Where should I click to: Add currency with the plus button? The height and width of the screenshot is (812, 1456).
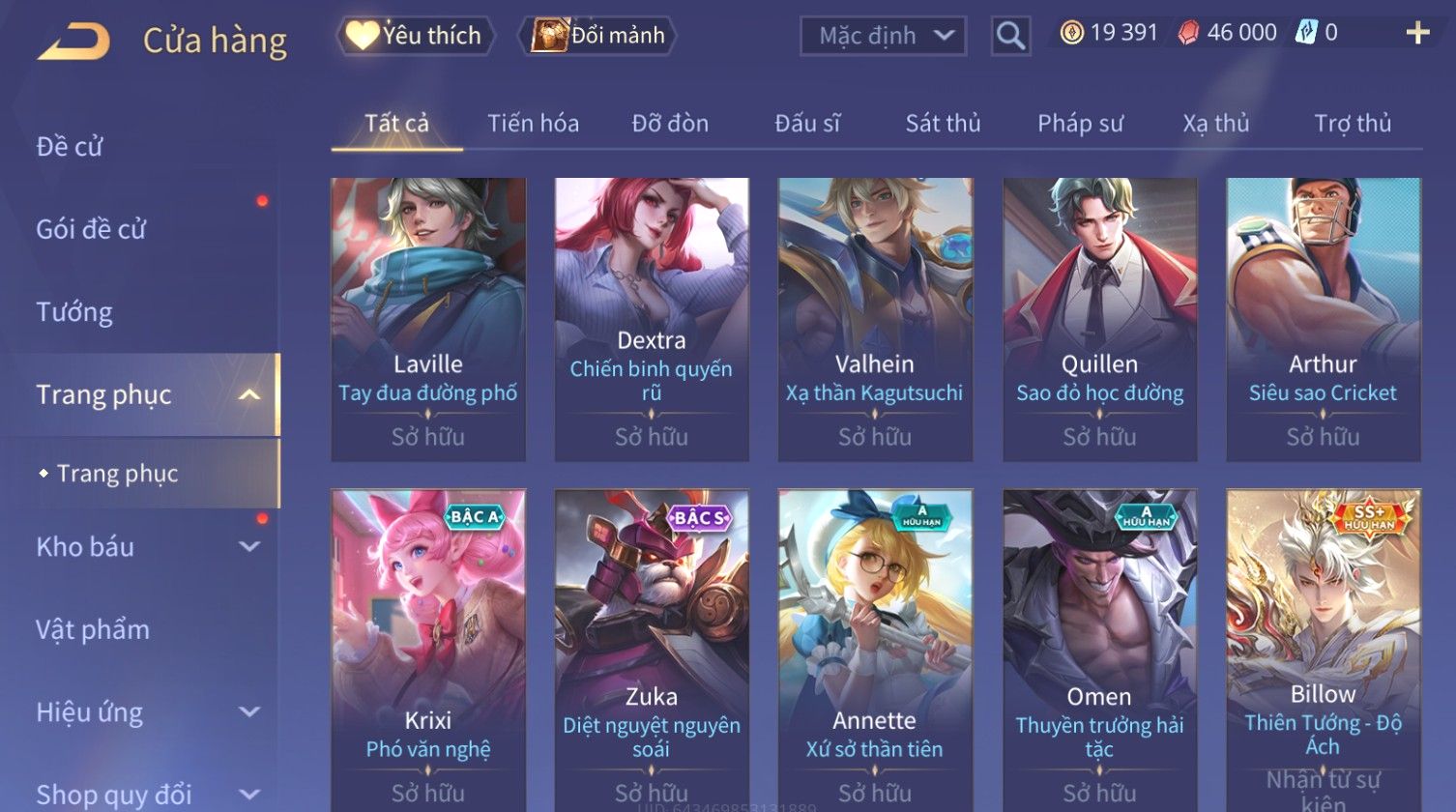[x=1417, y=34]
